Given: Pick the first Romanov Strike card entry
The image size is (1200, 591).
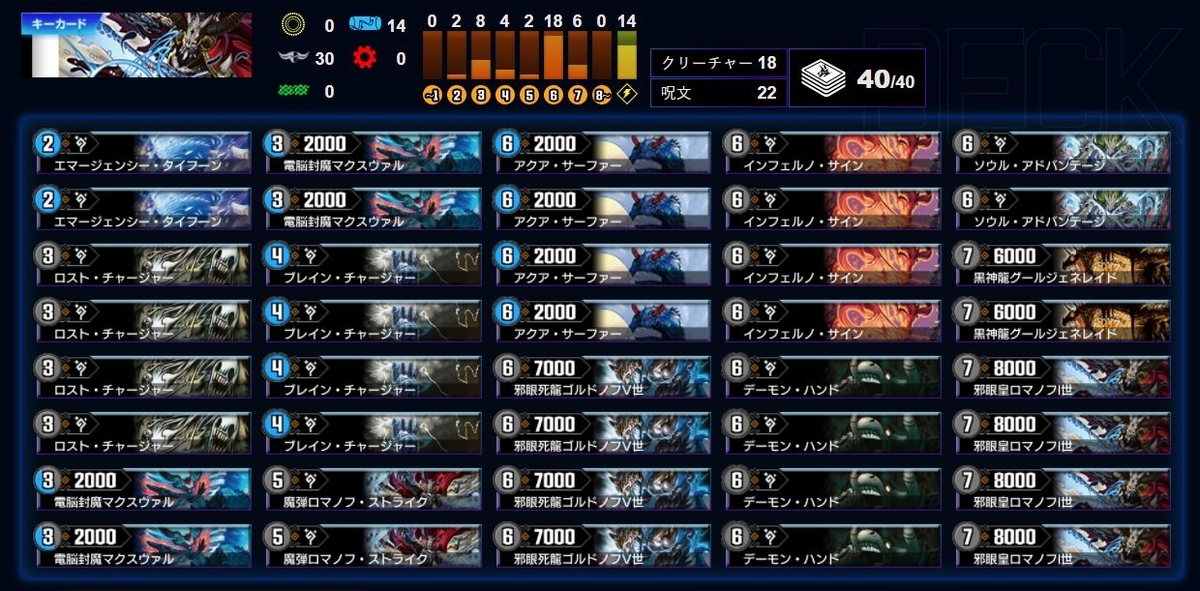Looking at the screenshot, I should tap(372, 488).
